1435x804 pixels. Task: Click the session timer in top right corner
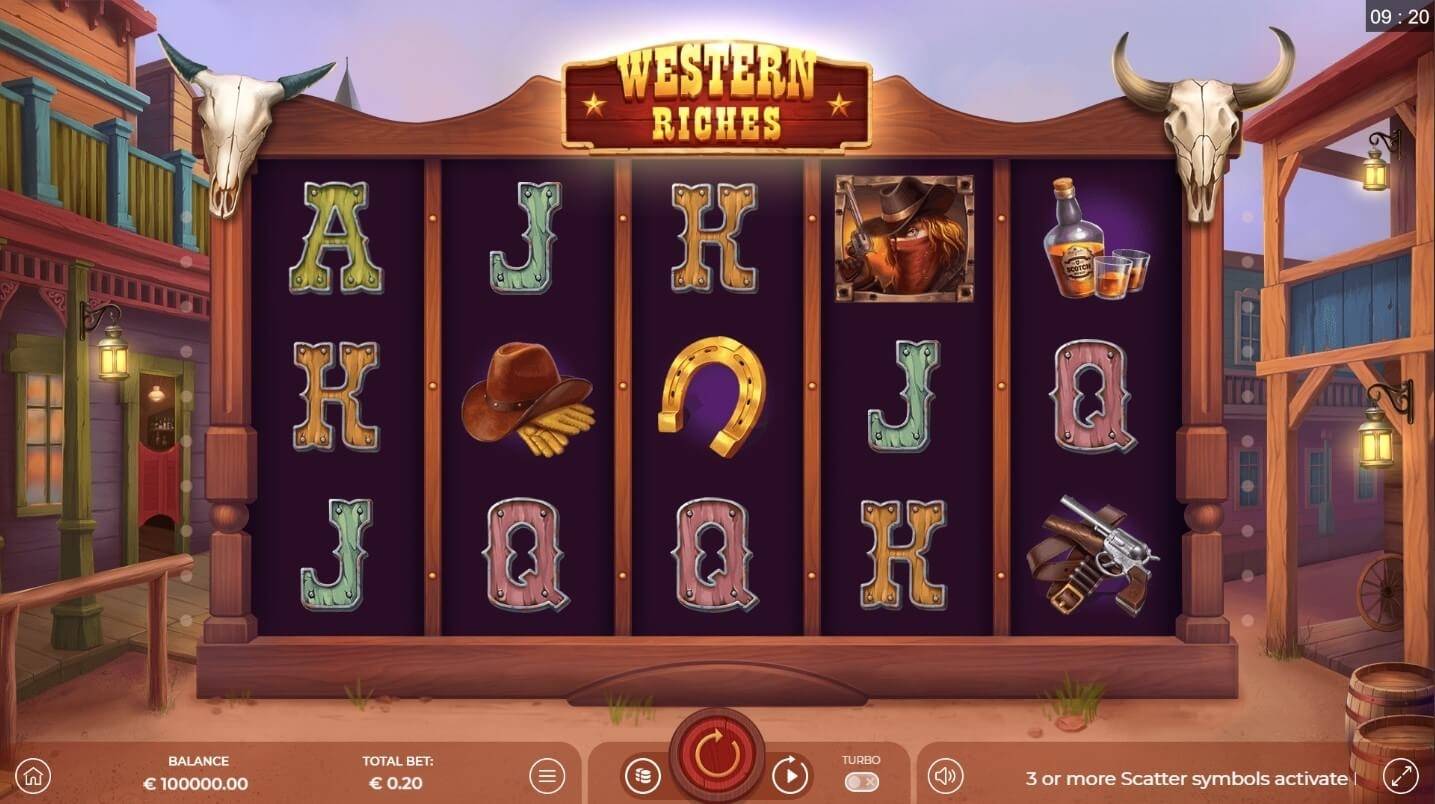[1402, 15]
